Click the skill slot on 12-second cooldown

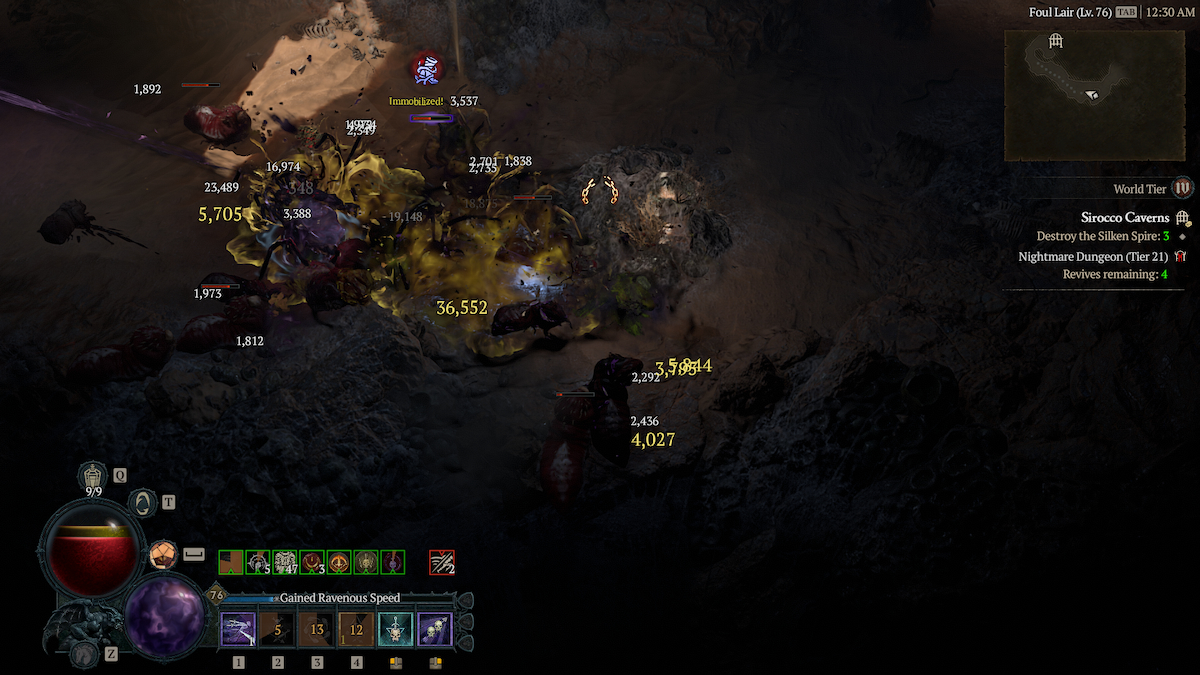coord(356,630)
